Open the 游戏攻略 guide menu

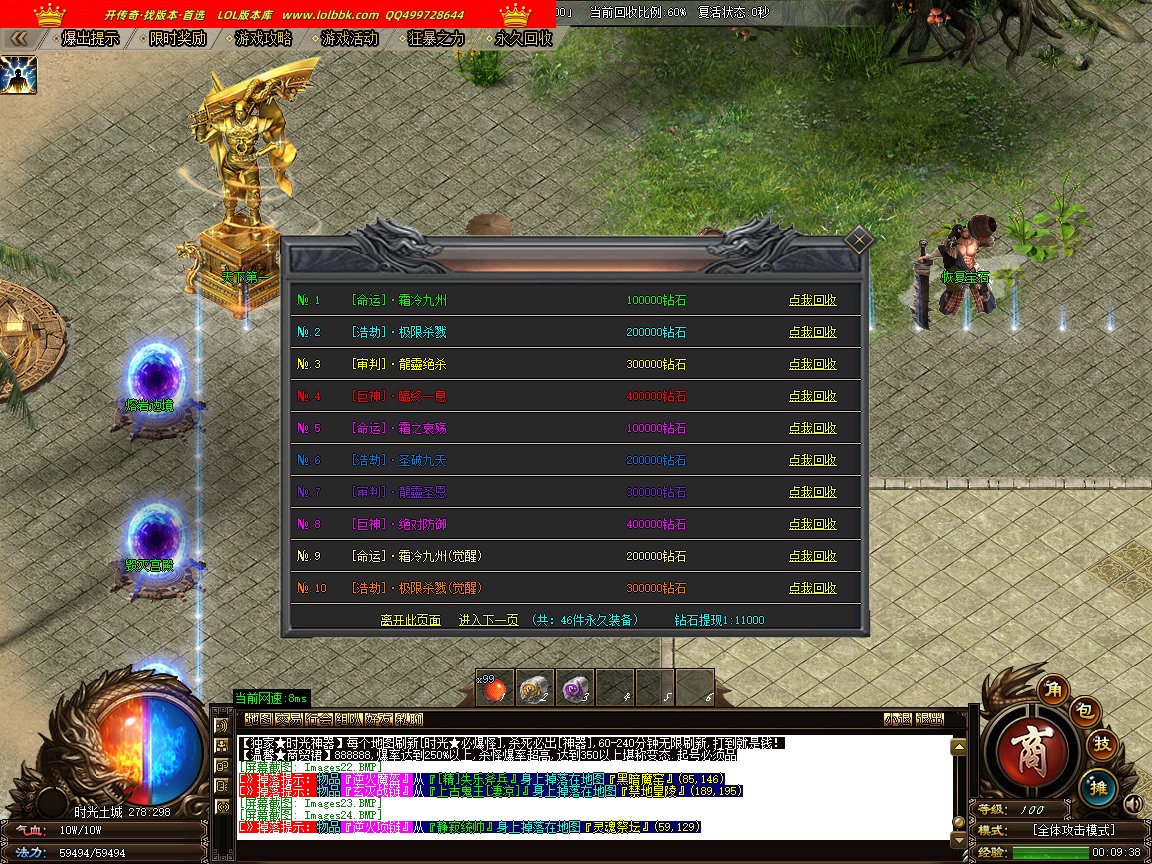(x=264, y=39)
